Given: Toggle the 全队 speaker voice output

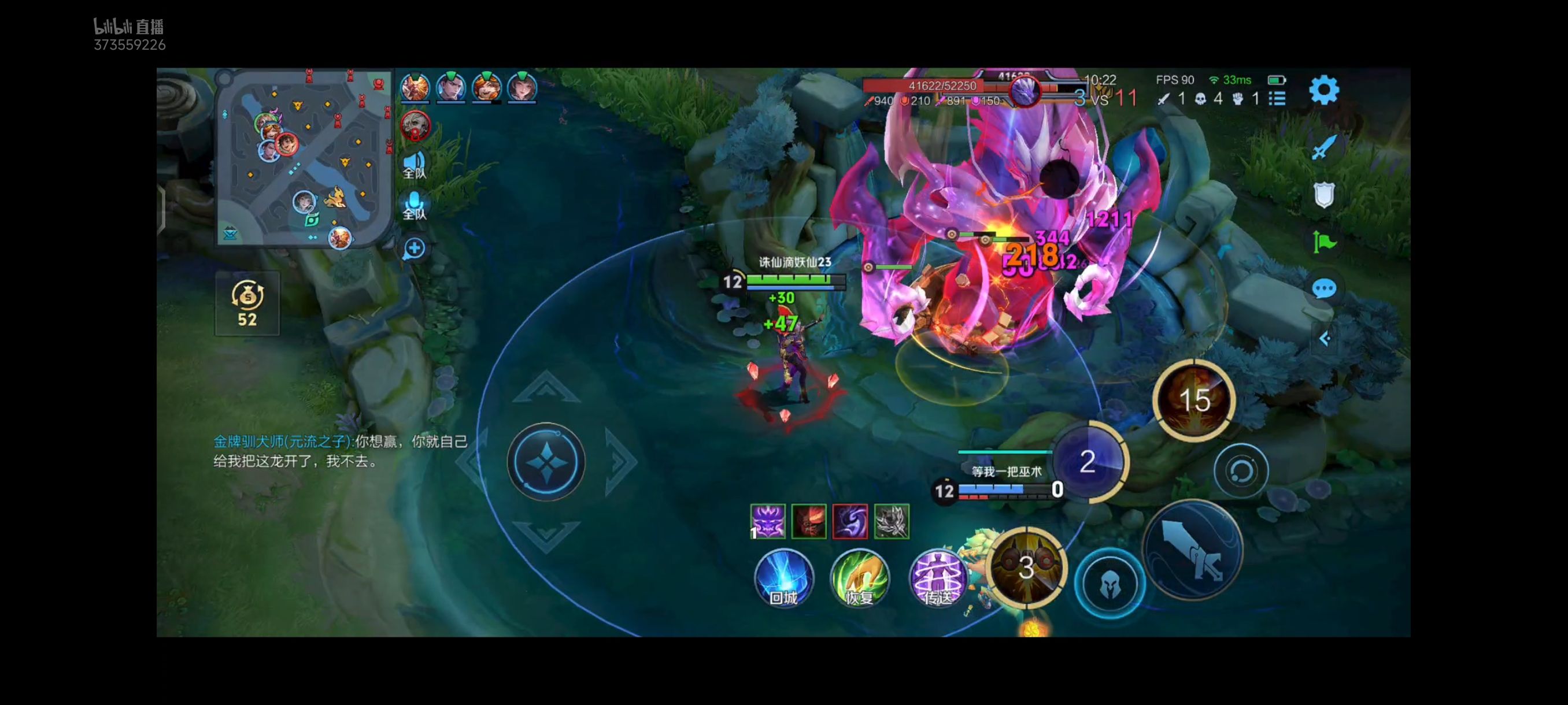Looking at the screenshot, I should click(415, 164).
